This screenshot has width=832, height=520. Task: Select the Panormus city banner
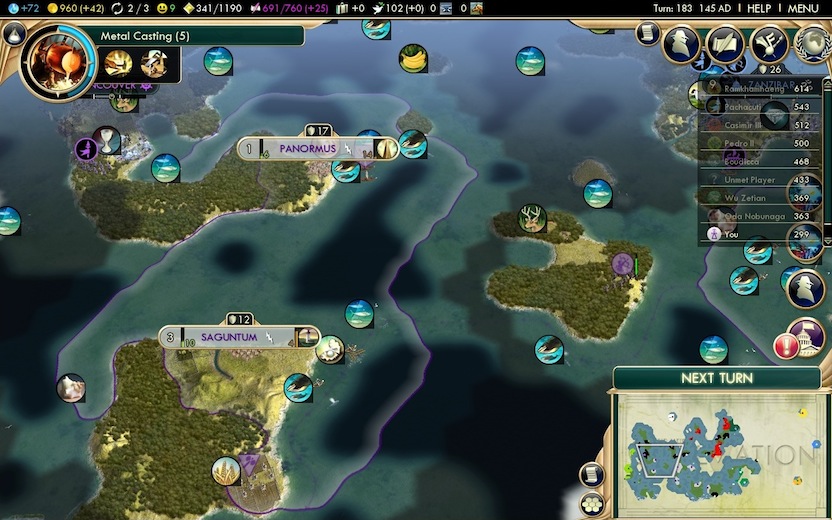[307, 149]
